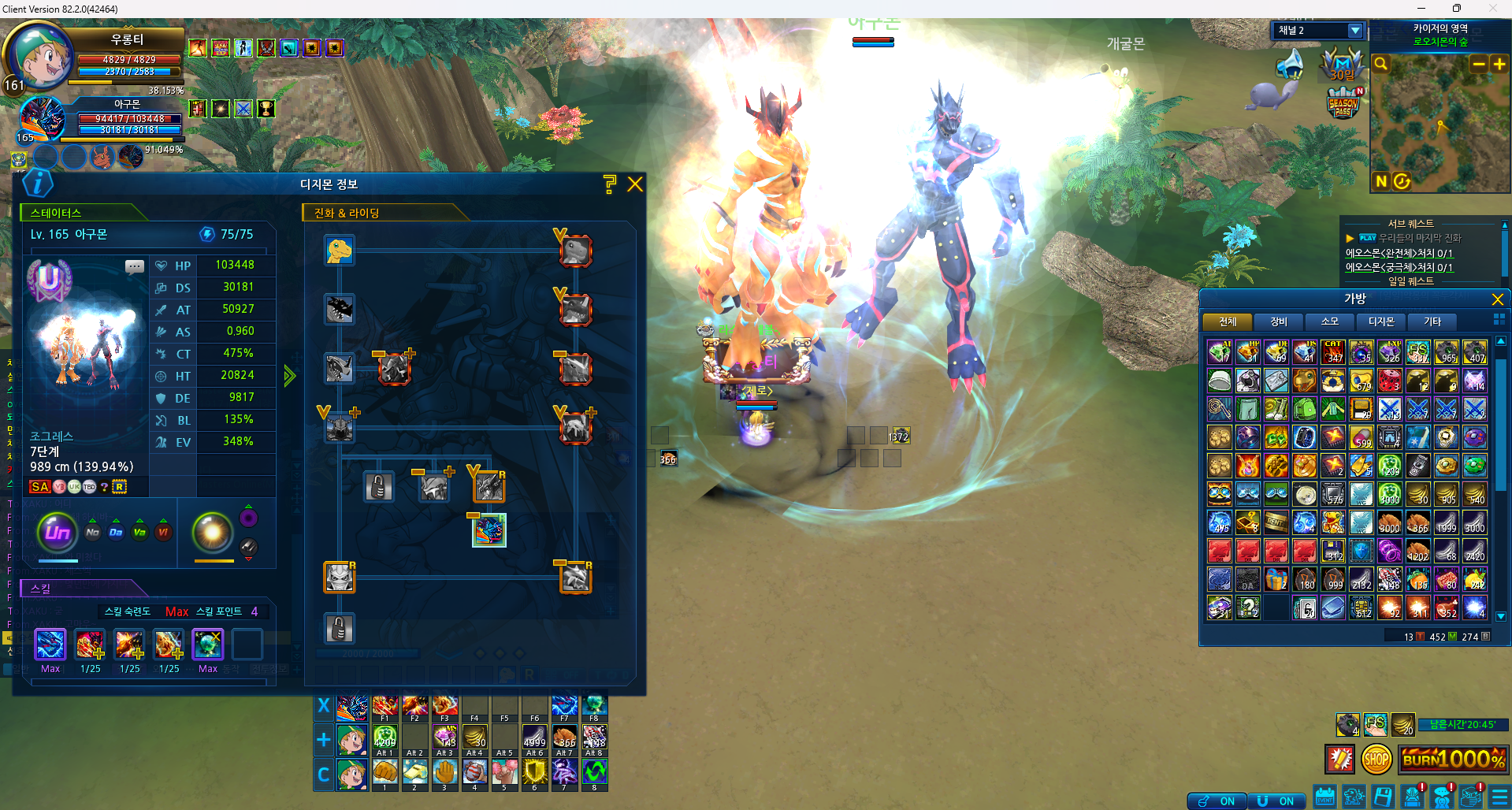This screenshot has height=810, width=1512.
Task: Select the yellow Agumon evolution icon
Action: point(340,251)
